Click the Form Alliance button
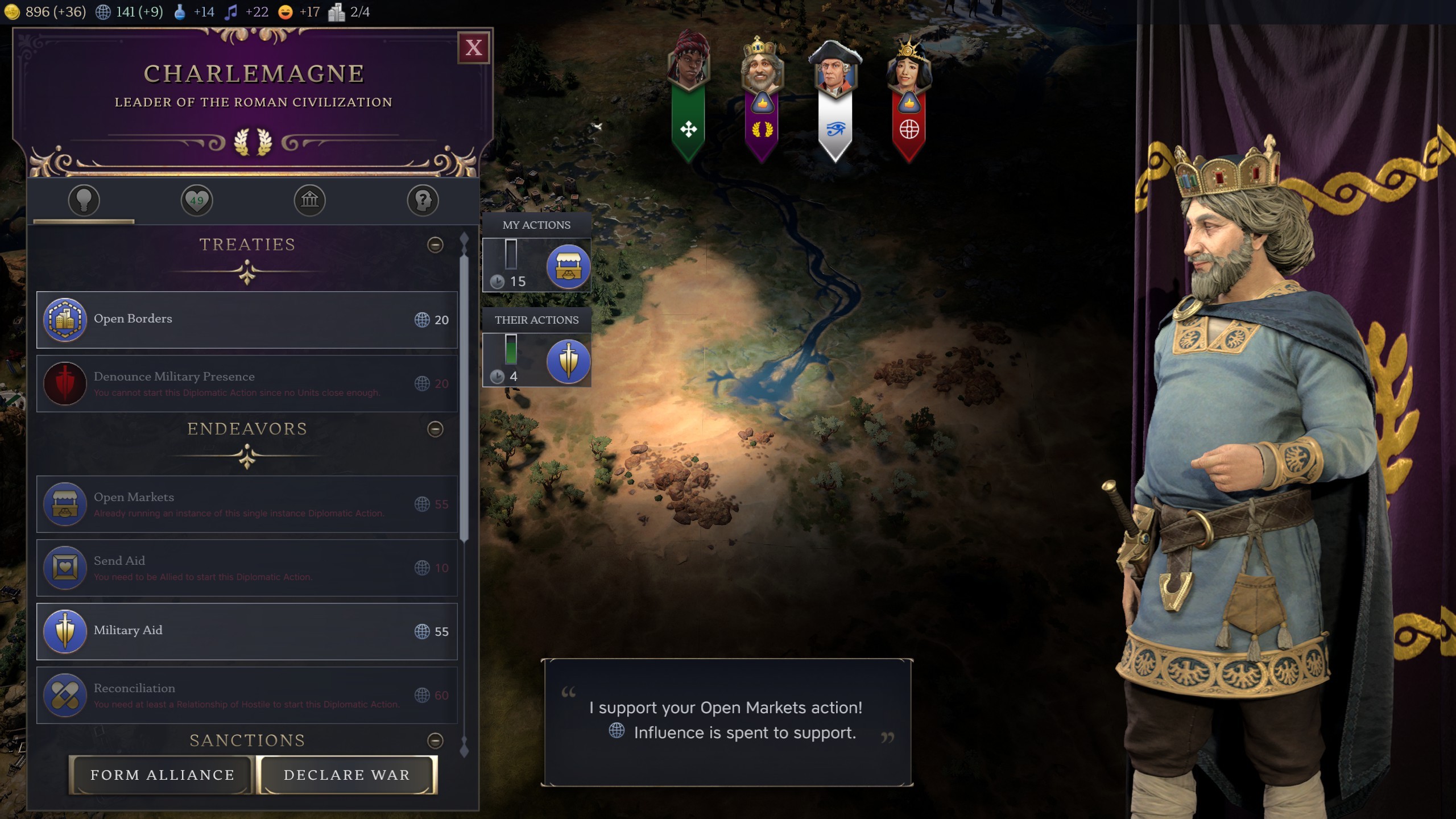The image size is (1456, 819). (162, 775)
